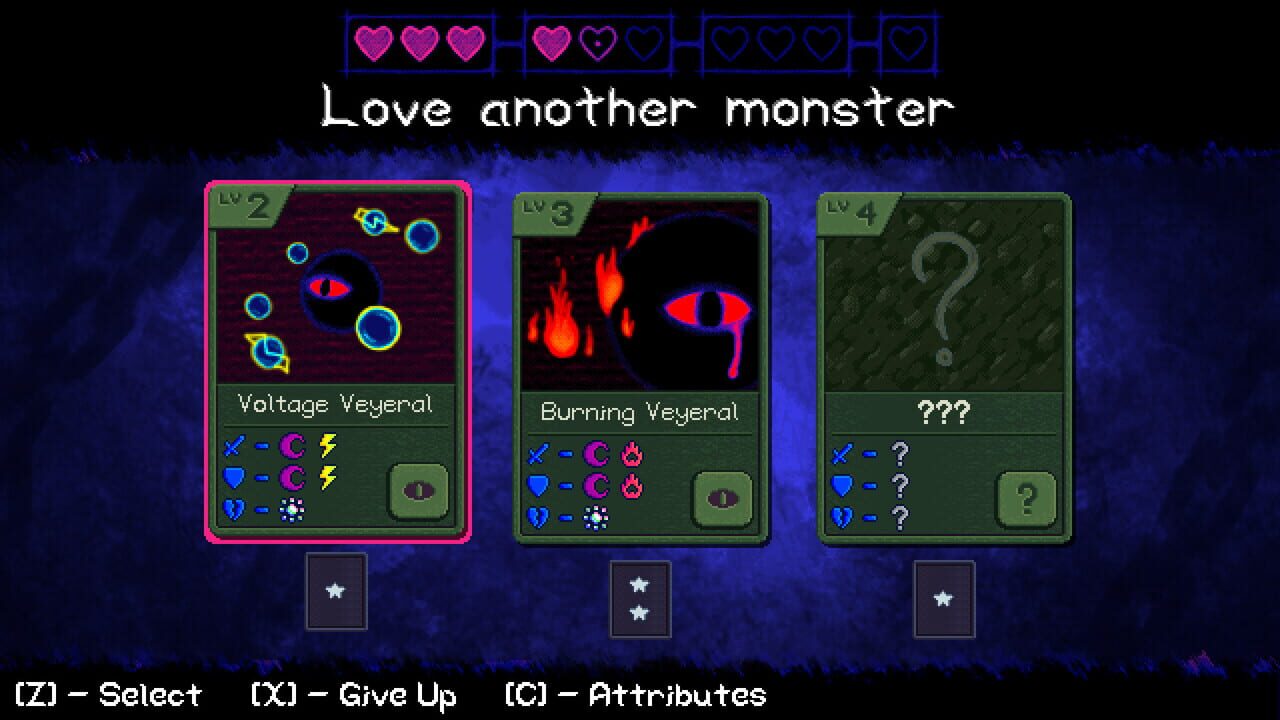This screenshot has width=1280, height=720.
Task: Click the shield defense icon on Voltage Veyeral
Action: point(235,477)
